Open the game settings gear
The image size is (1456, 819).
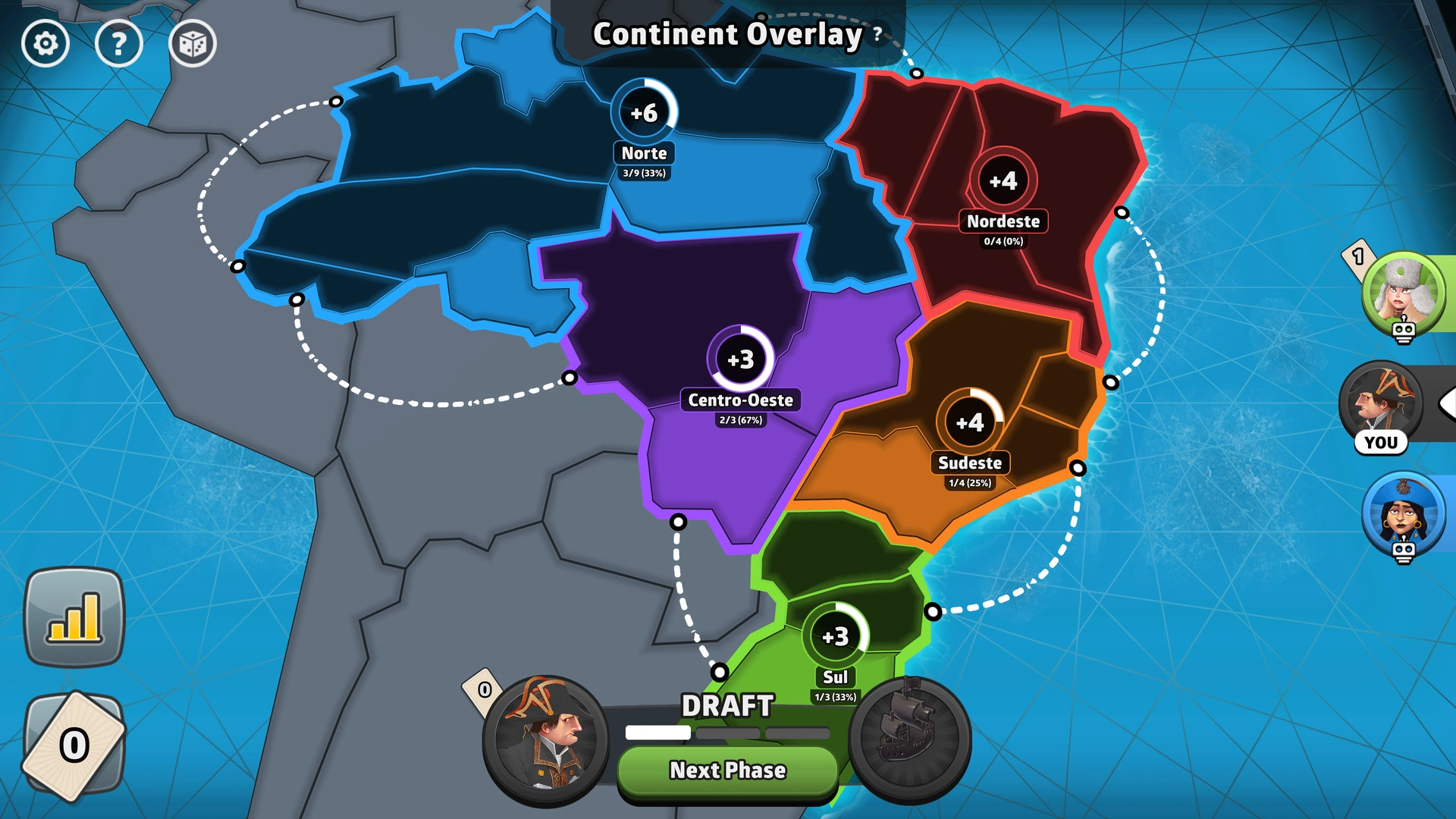[x=45, y=44]
